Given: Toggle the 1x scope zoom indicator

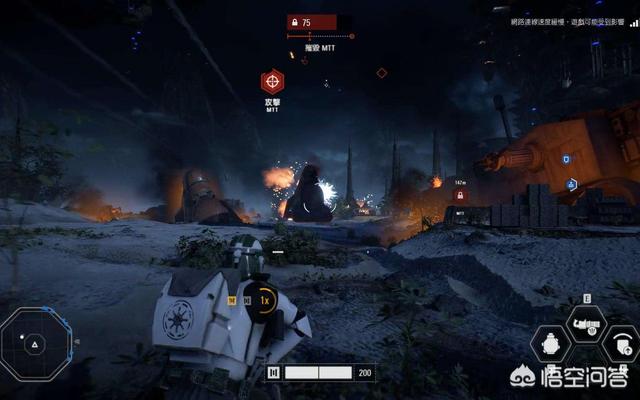Looking at the screenshot, I should pyautogui.click(x=265, y=300).
